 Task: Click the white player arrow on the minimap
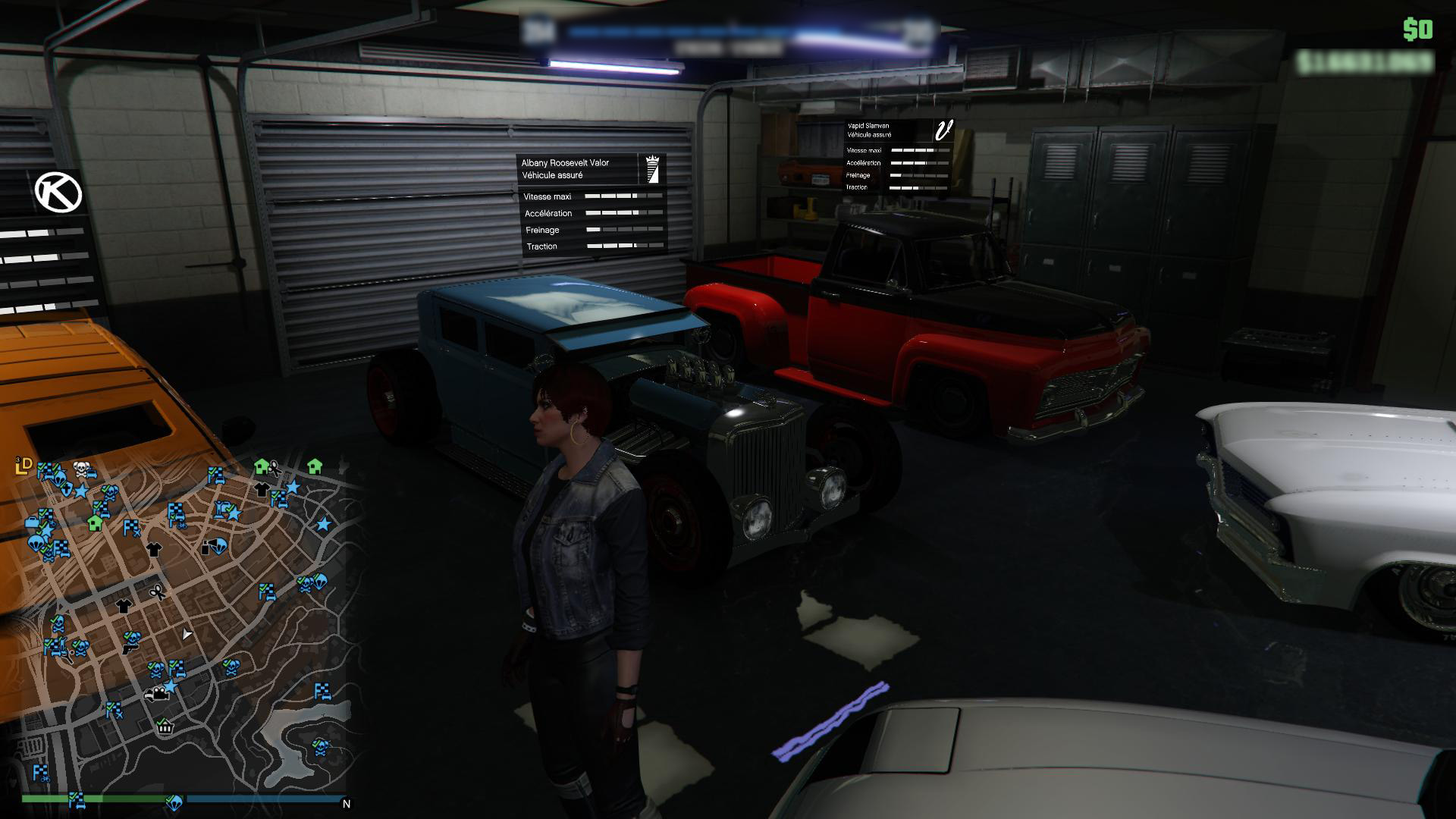coord(187,634)
